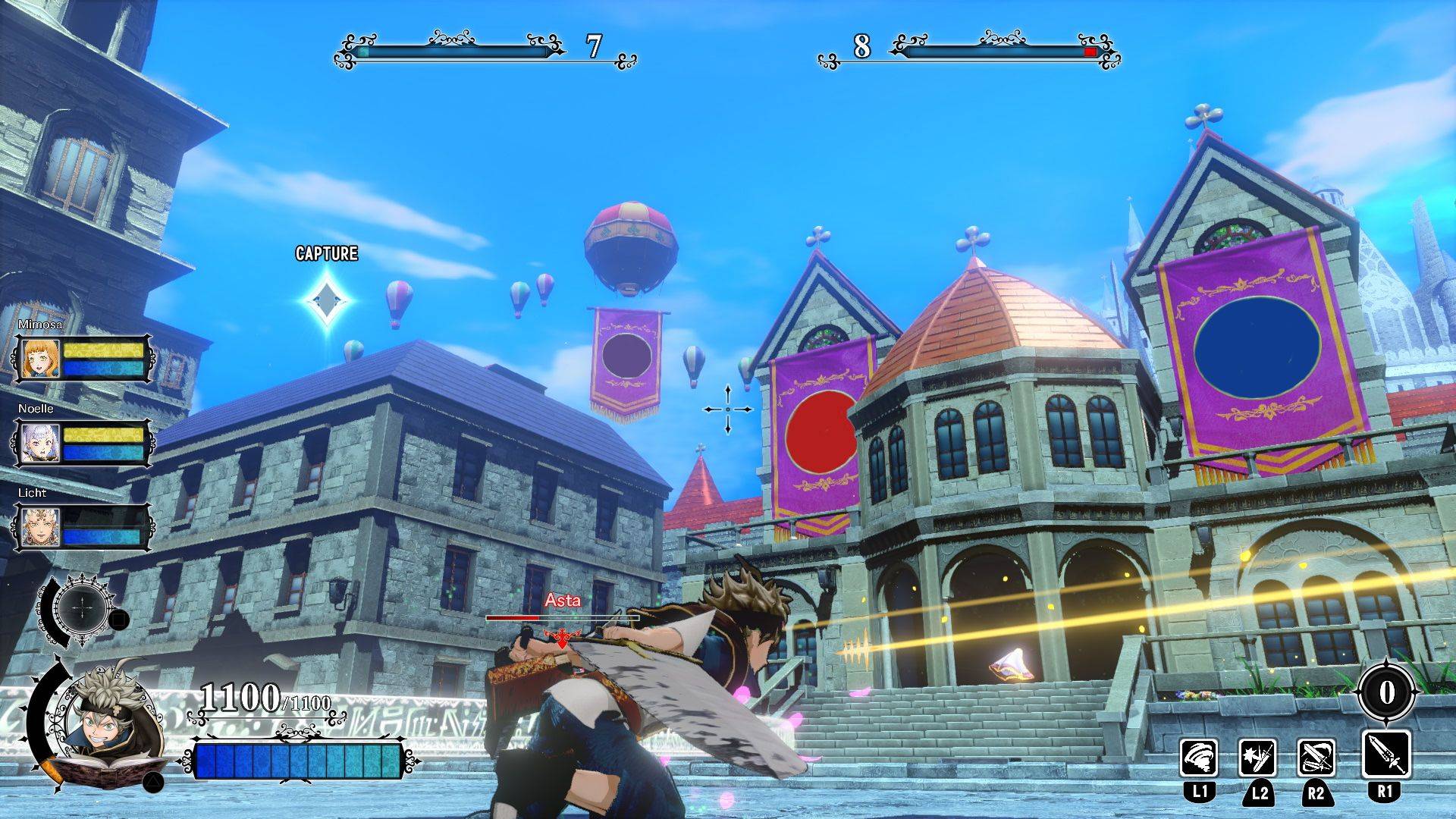Use the sword burst impact skill

(1257, 758)
